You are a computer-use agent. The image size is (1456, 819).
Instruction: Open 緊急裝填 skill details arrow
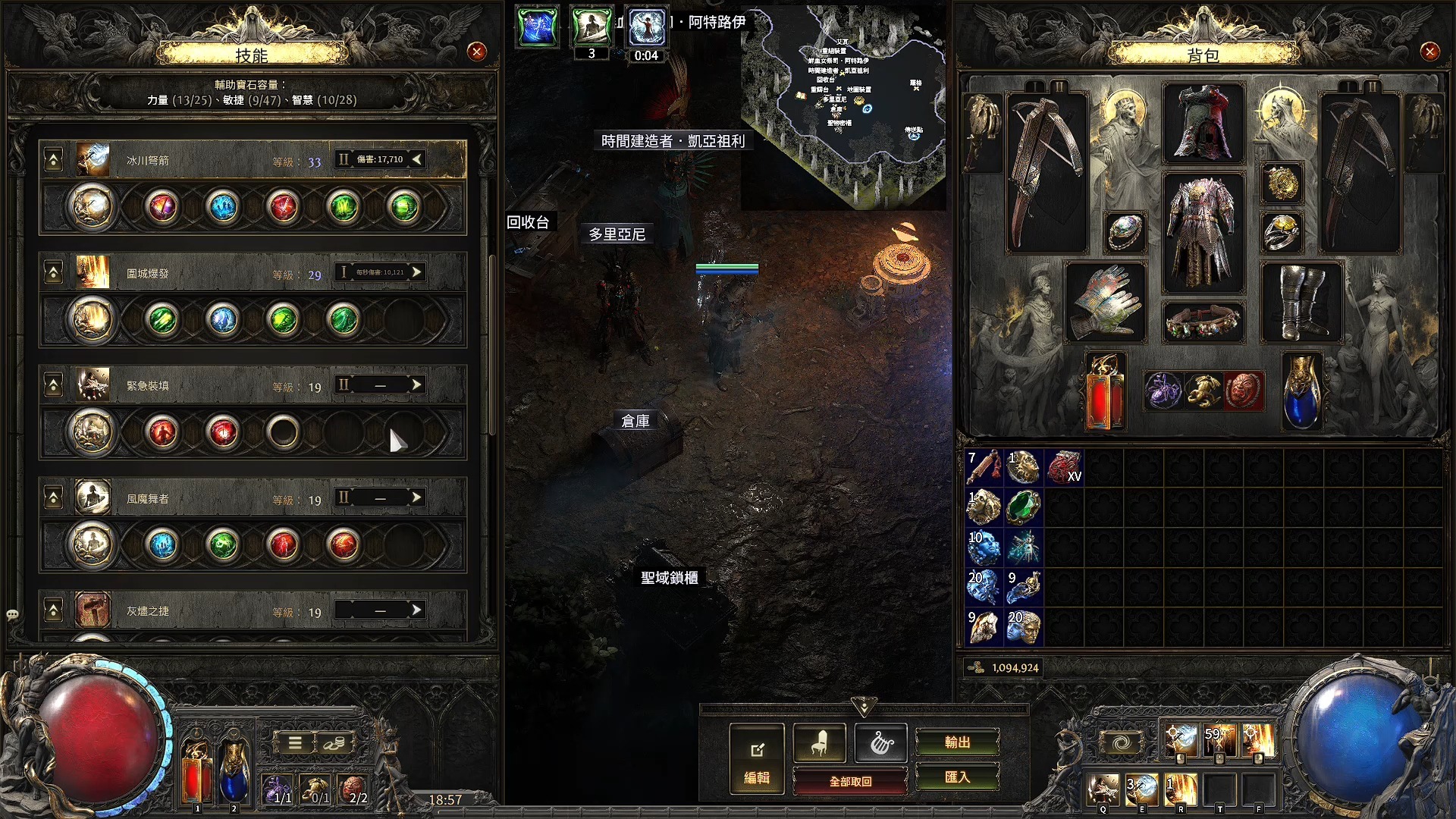416,385
